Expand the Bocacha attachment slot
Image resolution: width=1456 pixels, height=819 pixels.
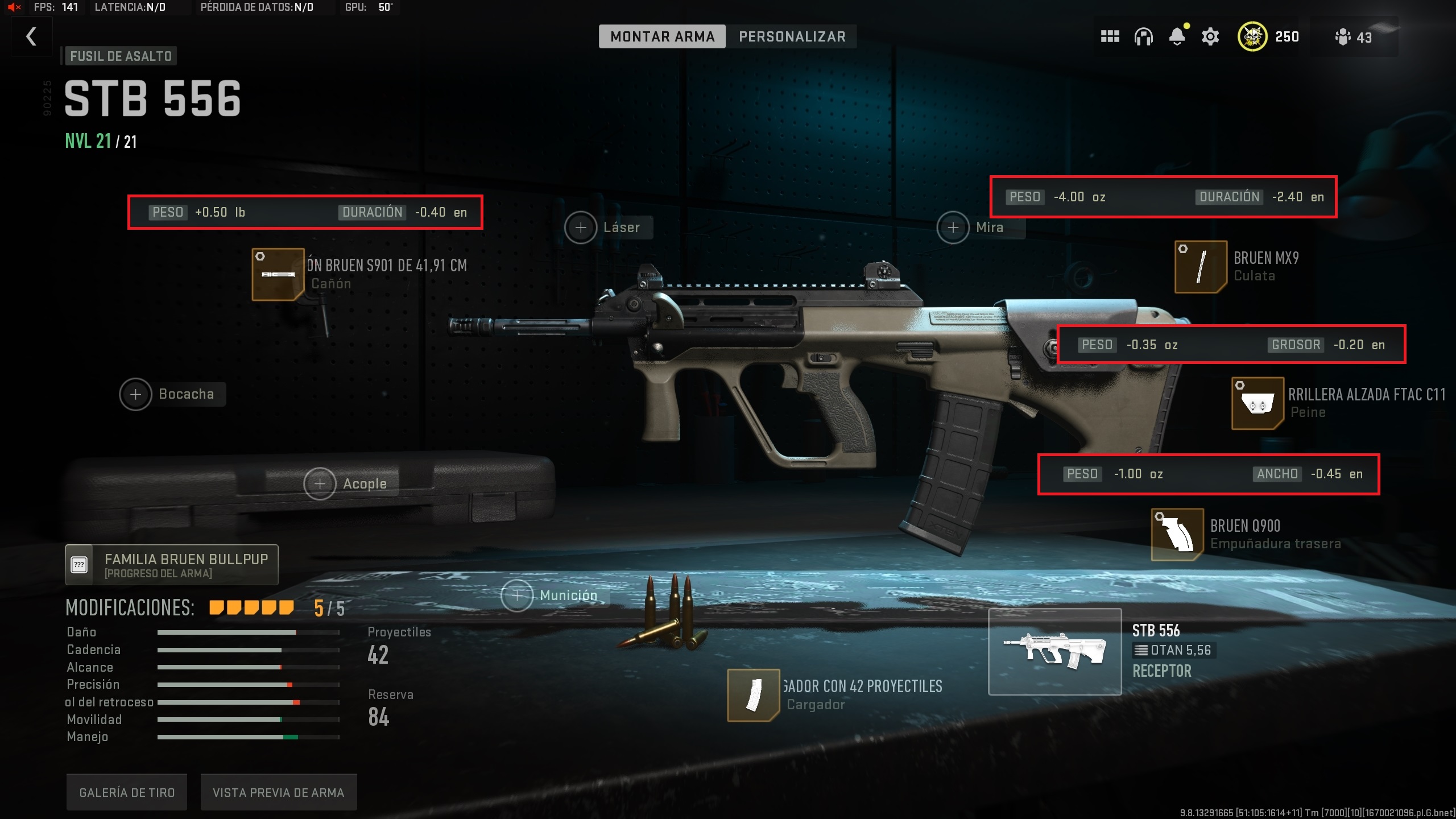click(x=135, y=394)
